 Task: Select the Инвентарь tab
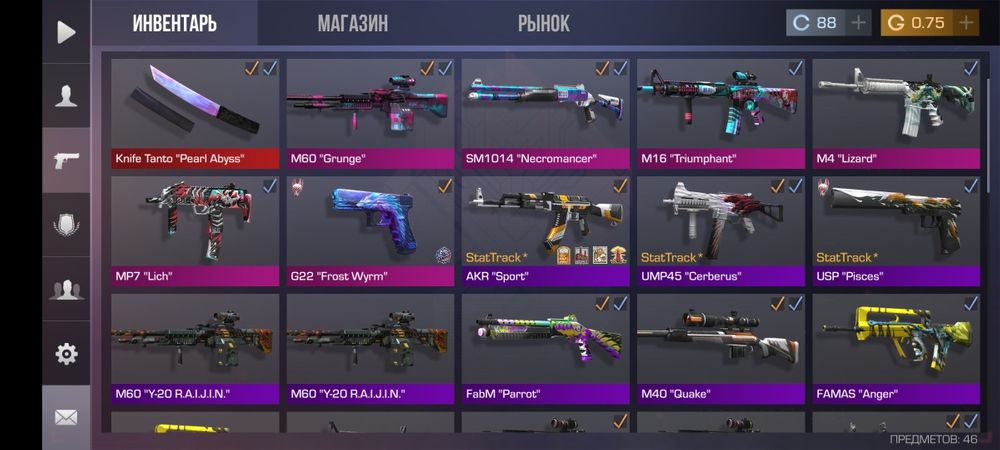pos(175,23)
